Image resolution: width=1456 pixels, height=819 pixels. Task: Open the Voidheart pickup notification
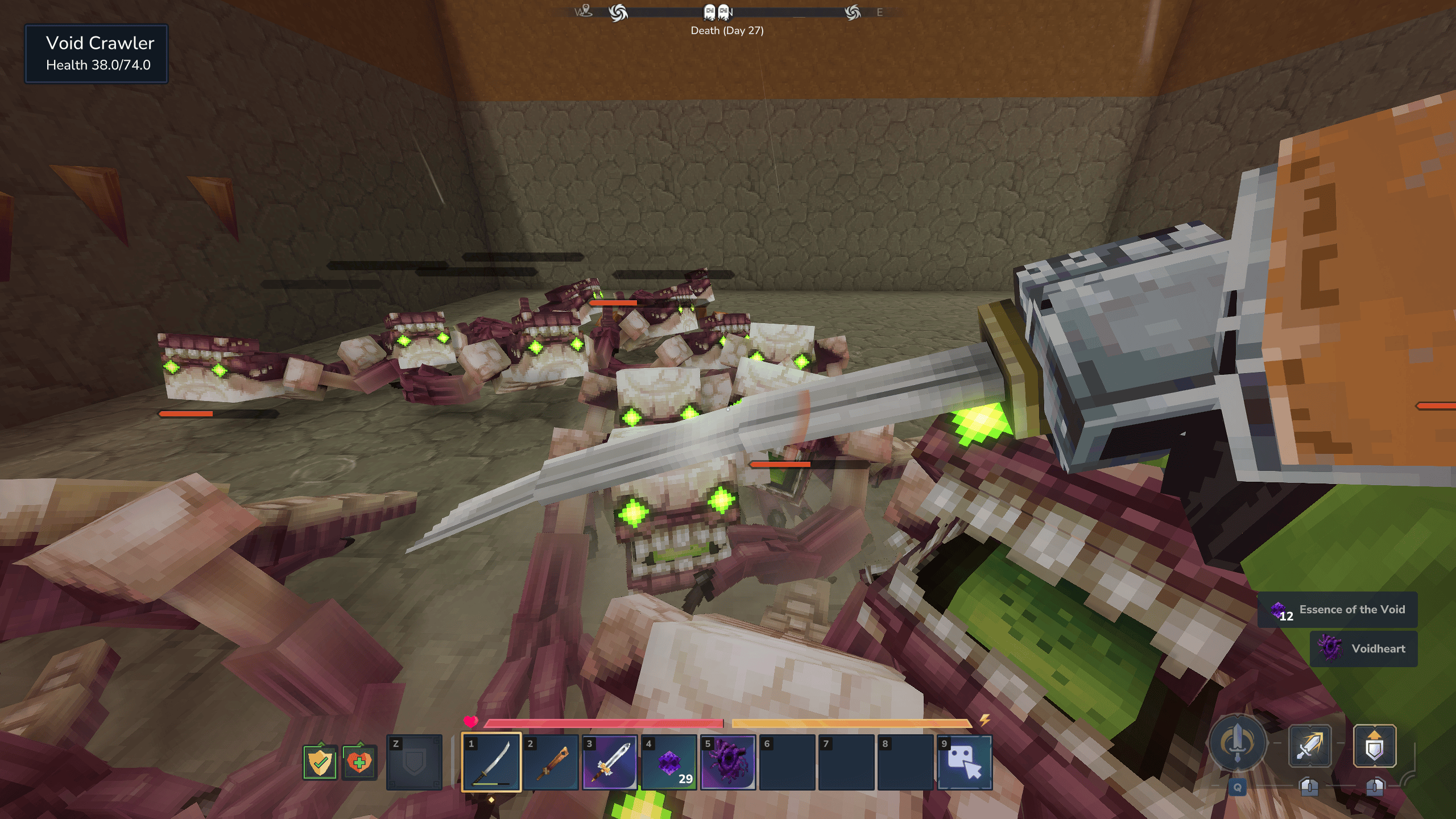coord(1363,648)
